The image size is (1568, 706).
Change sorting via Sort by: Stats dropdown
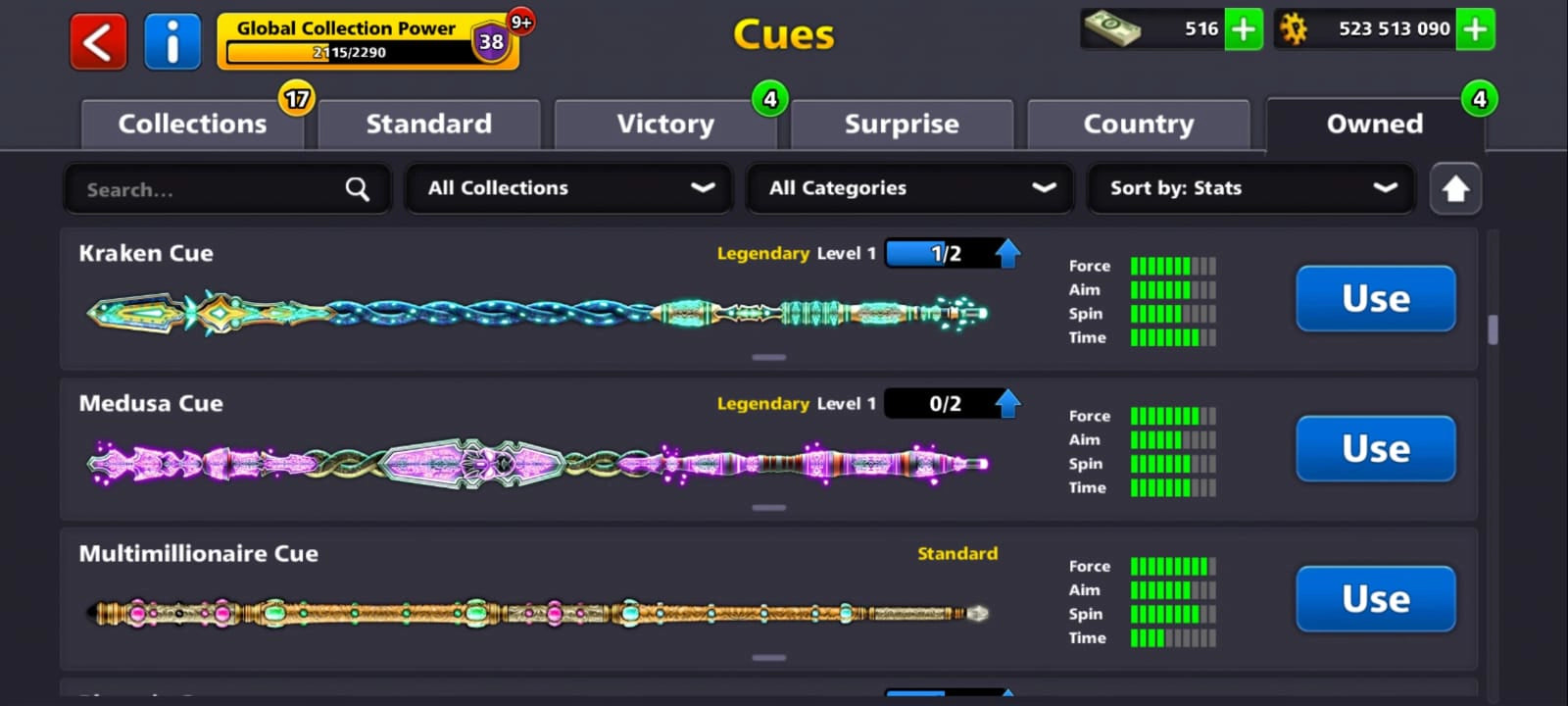click(x=1250, y=188)
